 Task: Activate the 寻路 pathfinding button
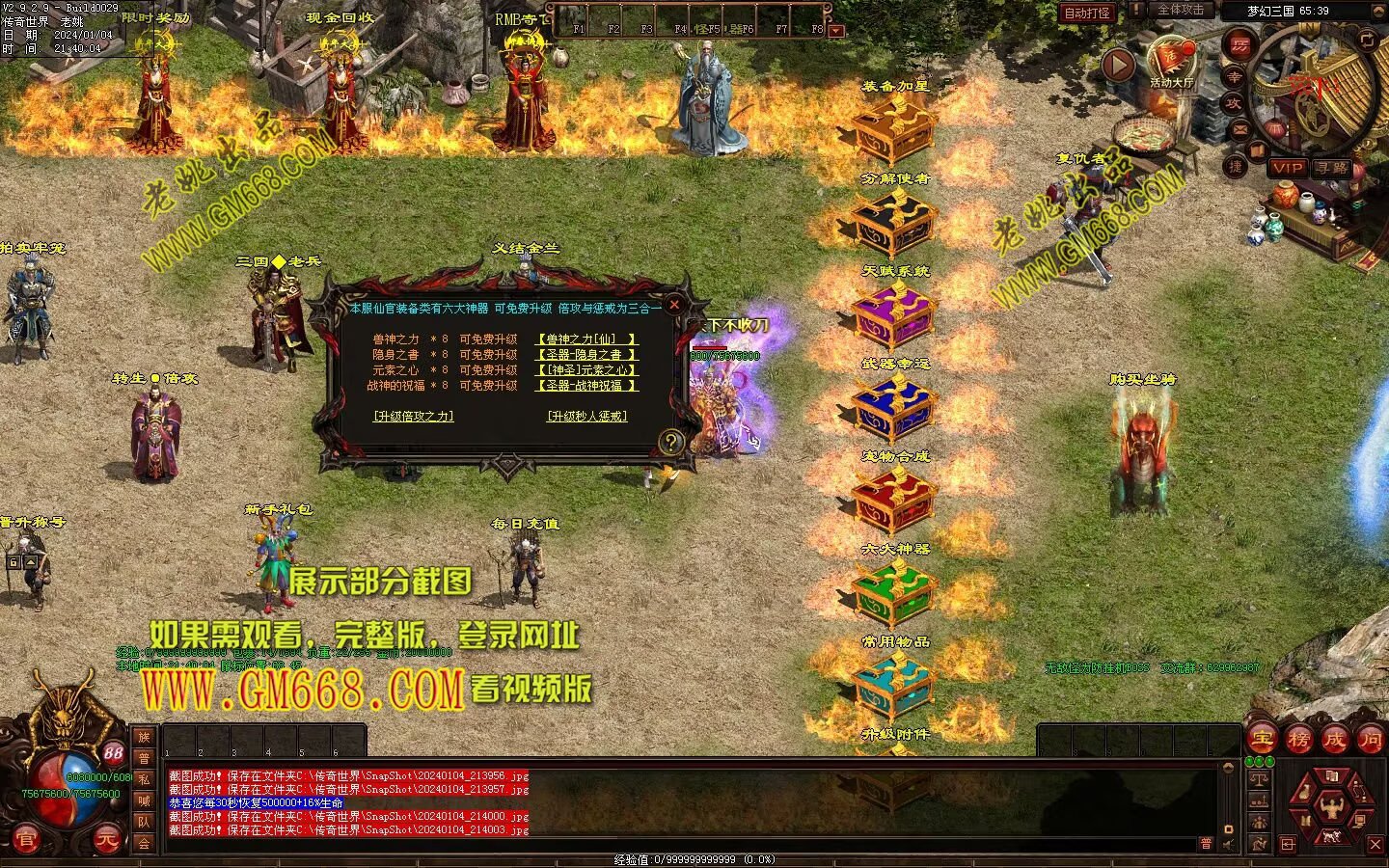(1332, 168)
